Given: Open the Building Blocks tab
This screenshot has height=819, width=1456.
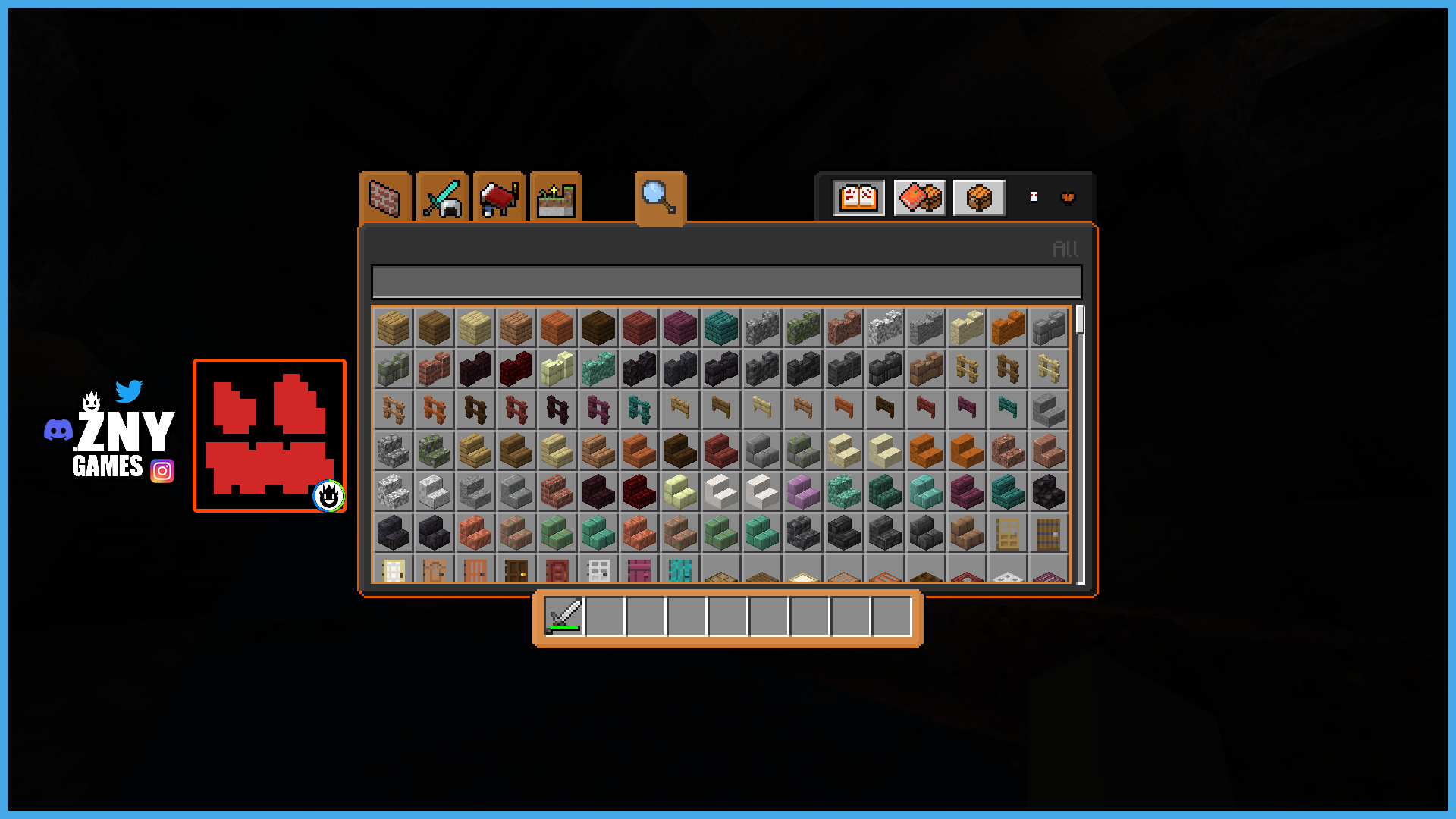Looking at the screenshot, I should [x=384, y=197].
